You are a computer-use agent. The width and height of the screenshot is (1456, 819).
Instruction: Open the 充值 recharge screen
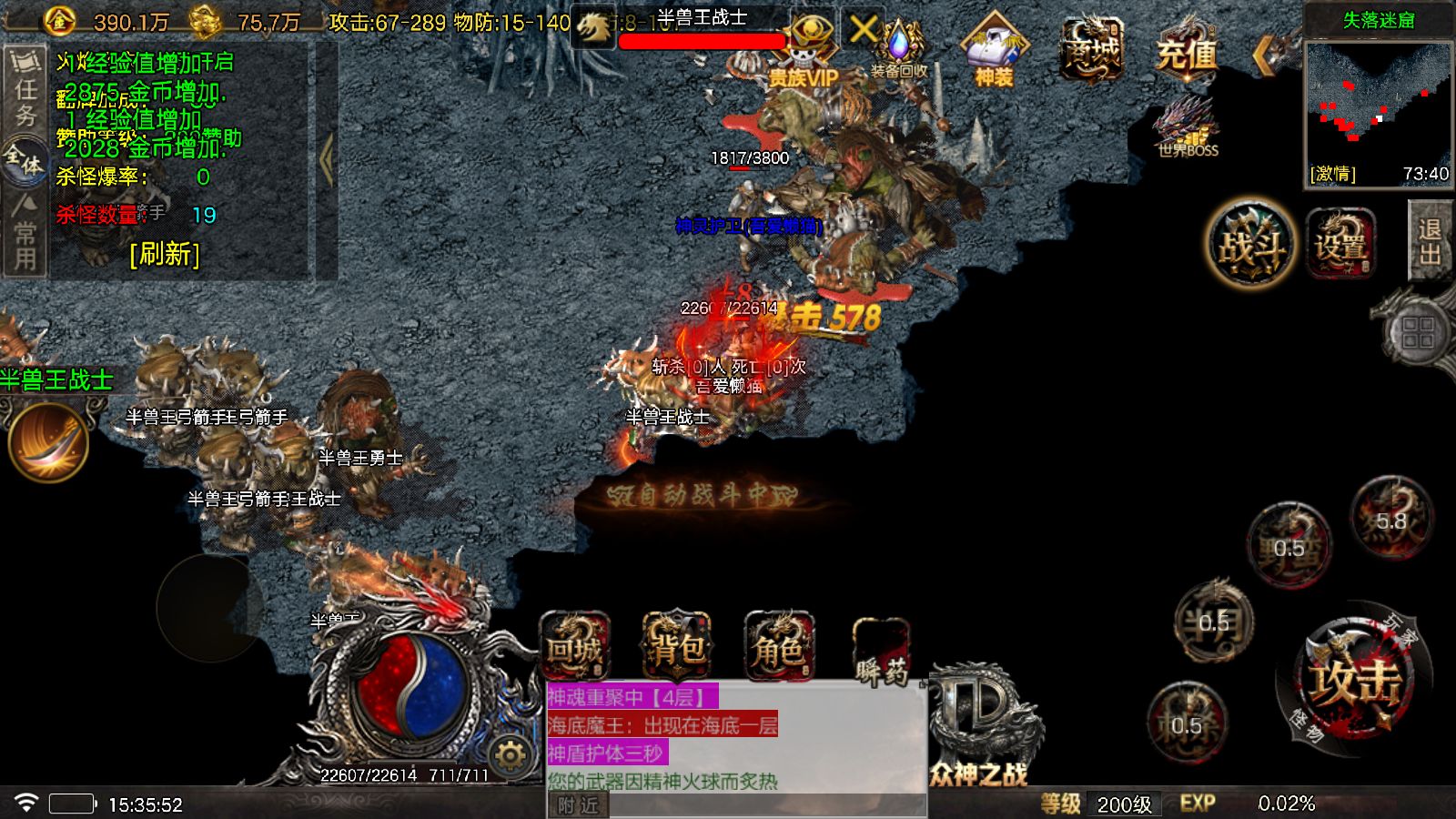click(x=1186, y=53)
